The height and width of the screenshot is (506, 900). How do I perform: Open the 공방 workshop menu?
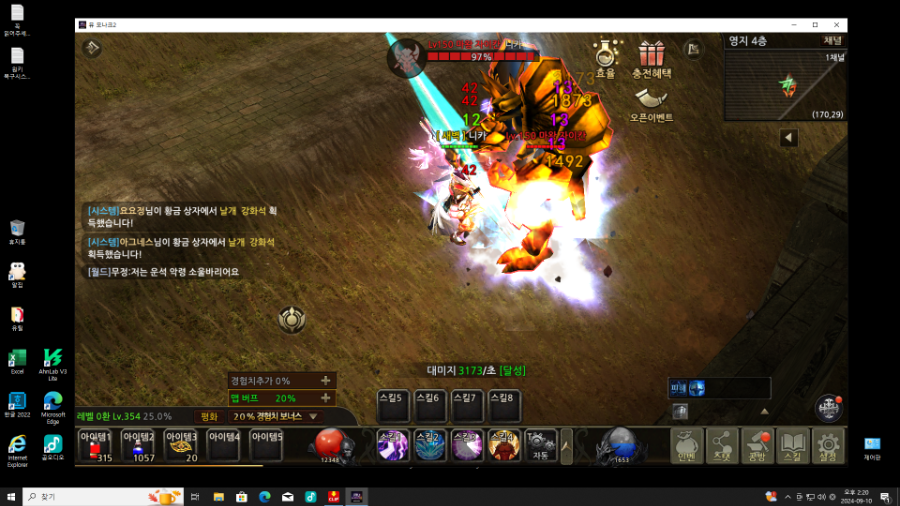tap(757, 445)
